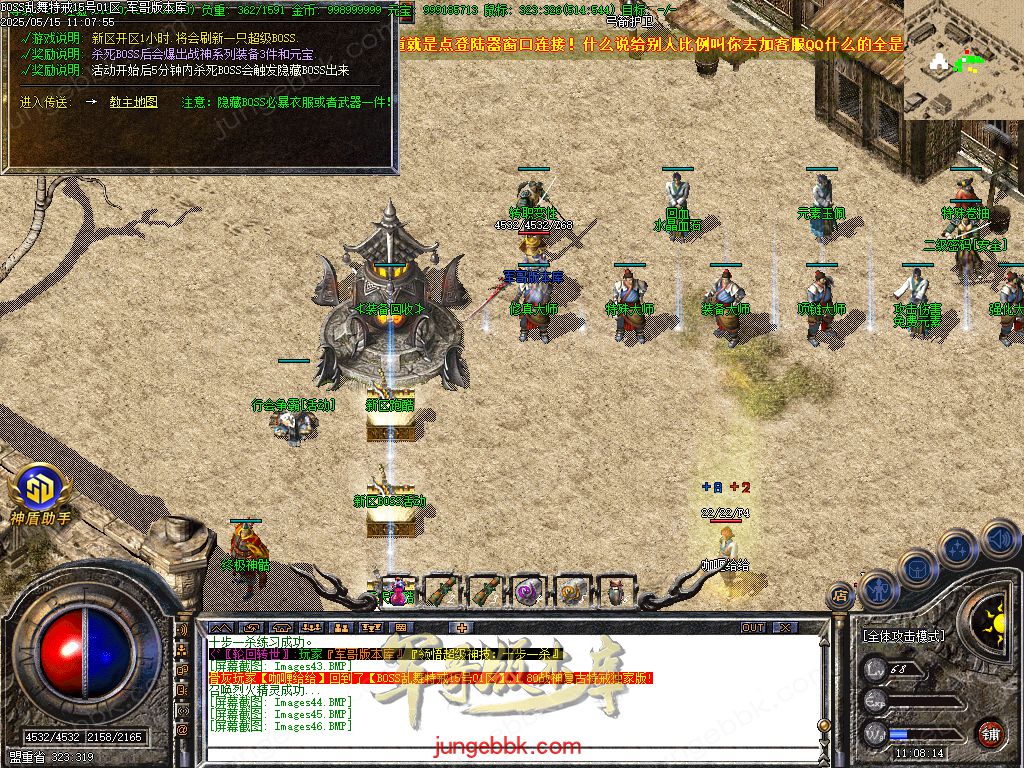Select the orange scroll belt slot
Image resolution: width=1024 pixels, height=768 pixels.
coord(571,591)
